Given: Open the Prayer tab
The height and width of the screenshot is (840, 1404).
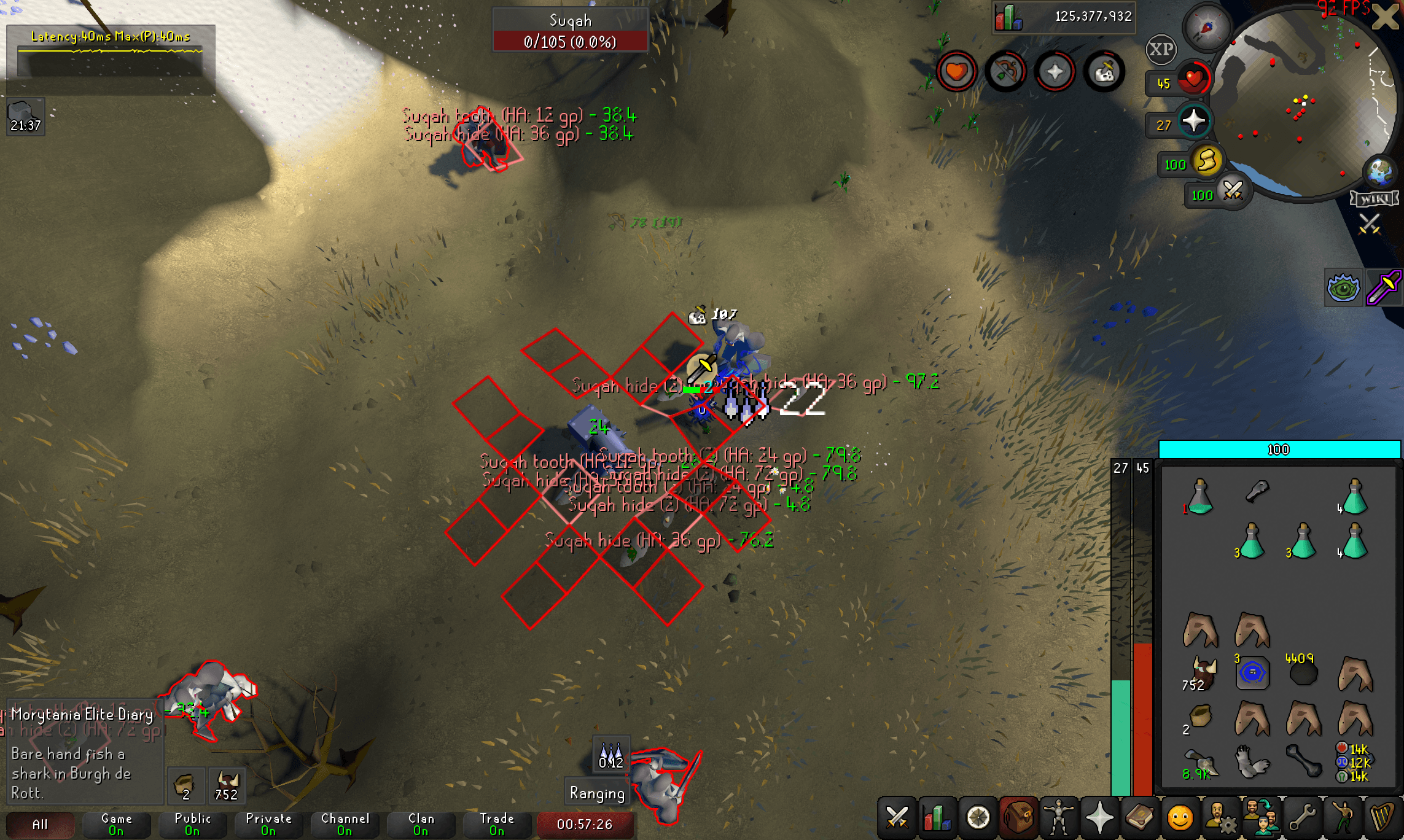Looking at the screenshot, I should coord(1099,818).
